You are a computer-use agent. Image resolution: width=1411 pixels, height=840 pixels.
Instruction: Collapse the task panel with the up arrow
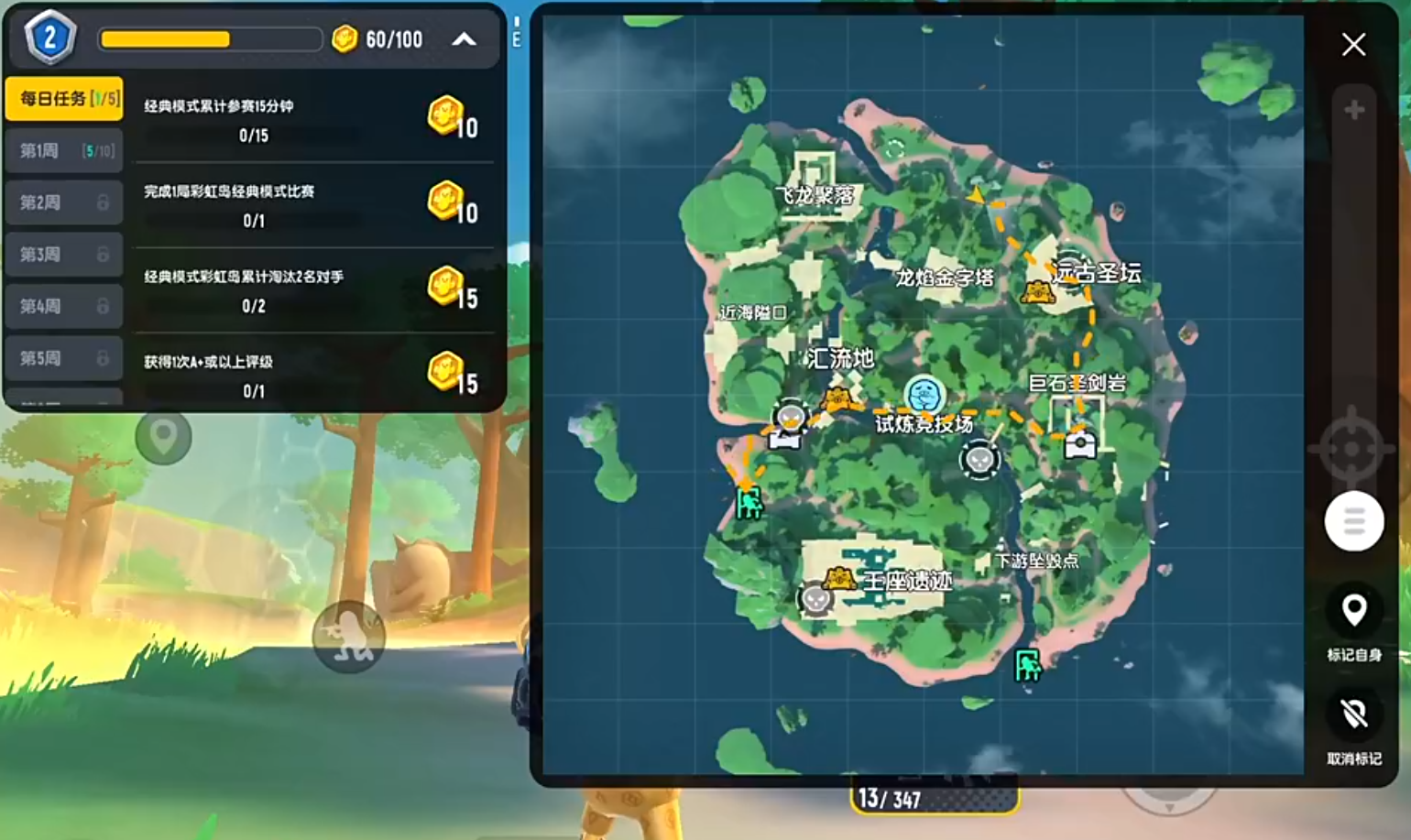(465, 39)
